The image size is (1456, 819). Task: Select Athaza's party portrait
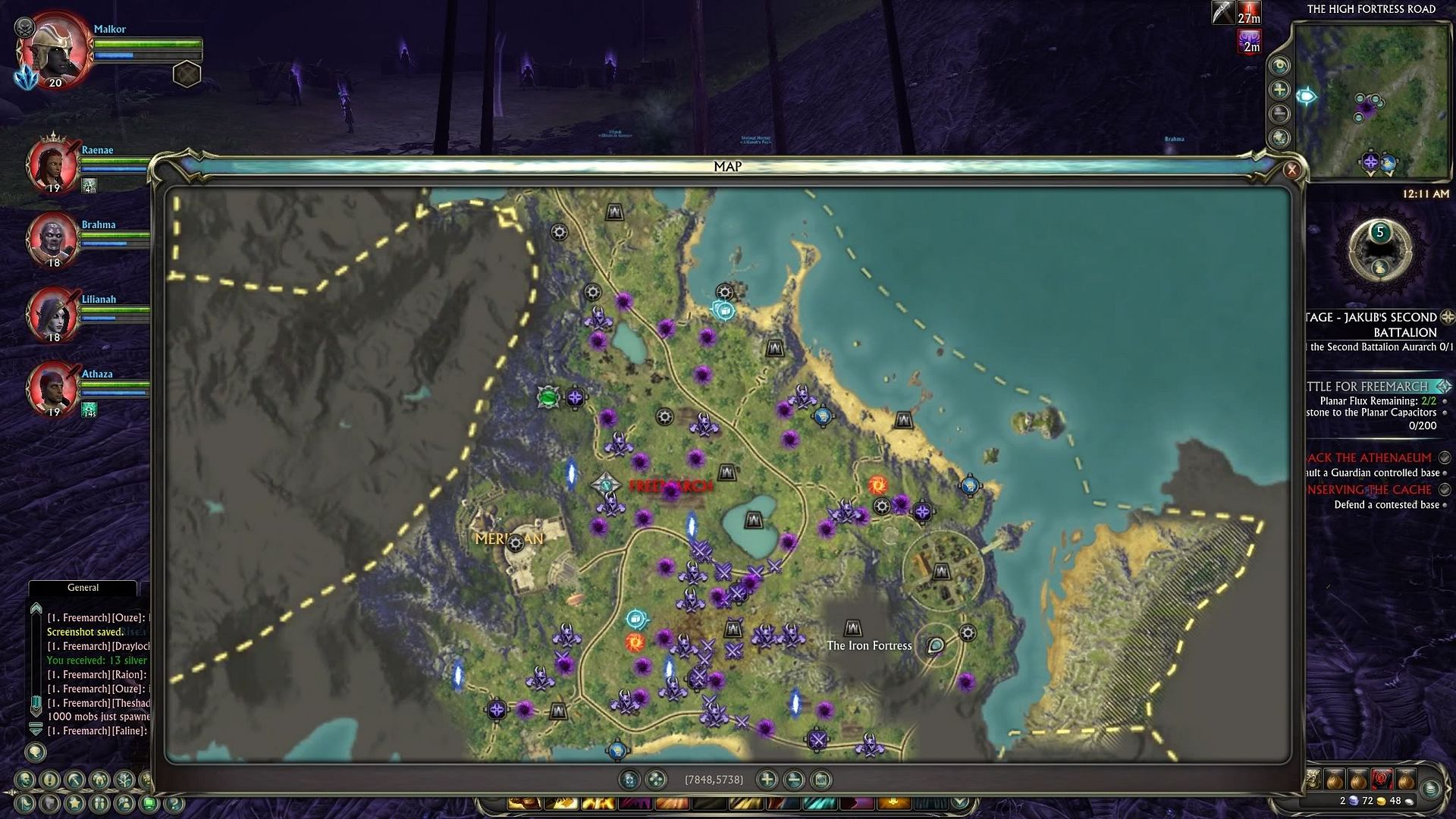tap(52, 388)
